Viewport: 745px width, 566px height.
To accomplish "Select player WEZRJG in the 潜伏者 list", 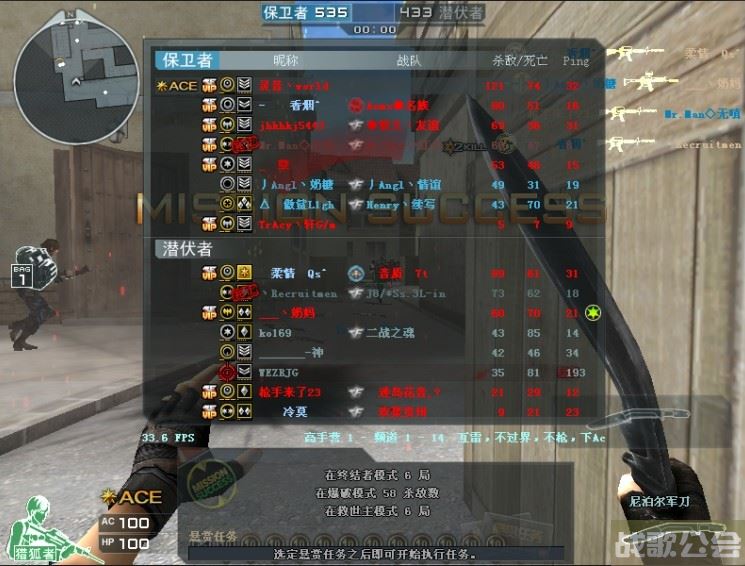I will 278,372.
